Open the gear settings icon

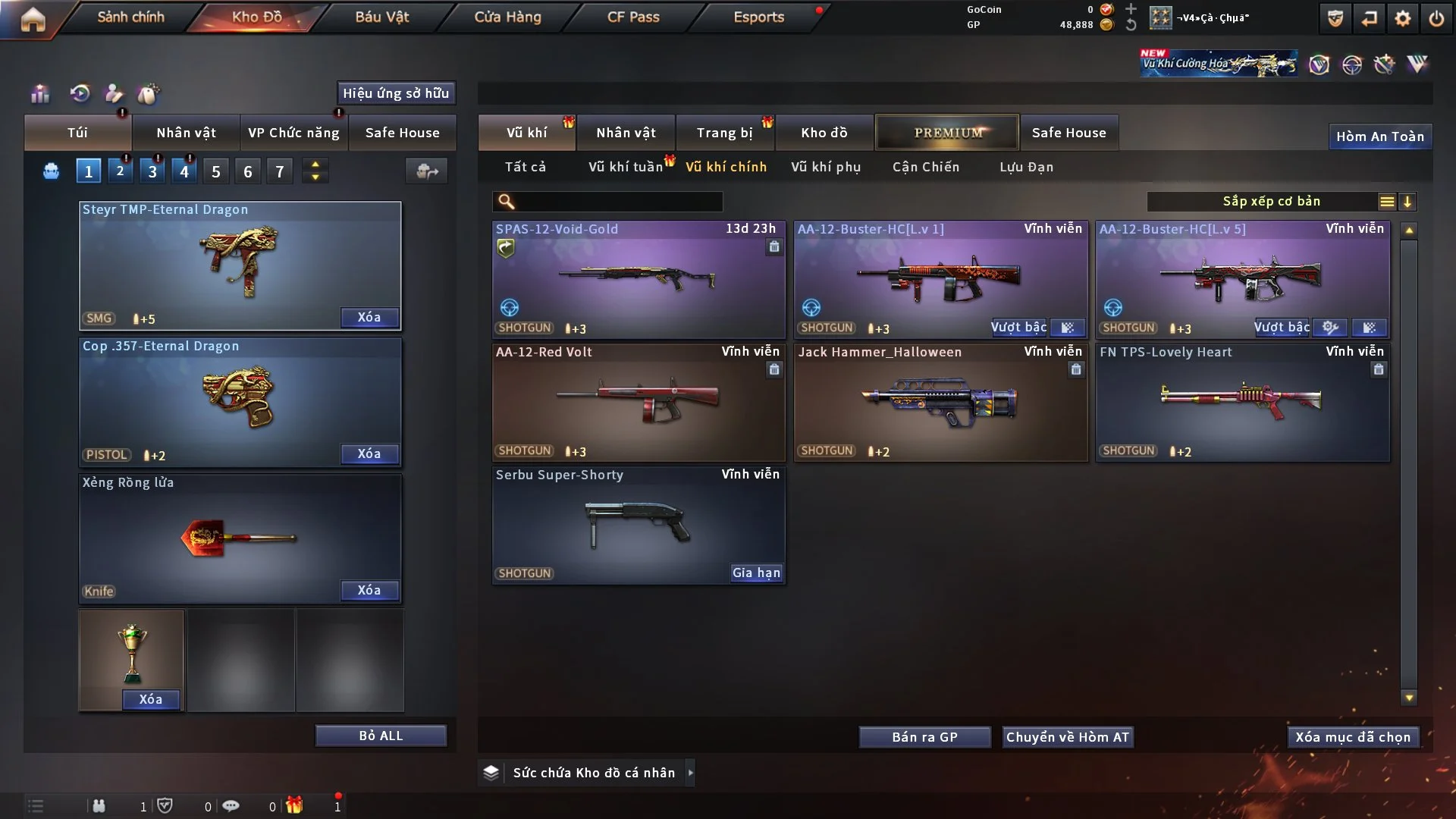[x=1403, y=18]
